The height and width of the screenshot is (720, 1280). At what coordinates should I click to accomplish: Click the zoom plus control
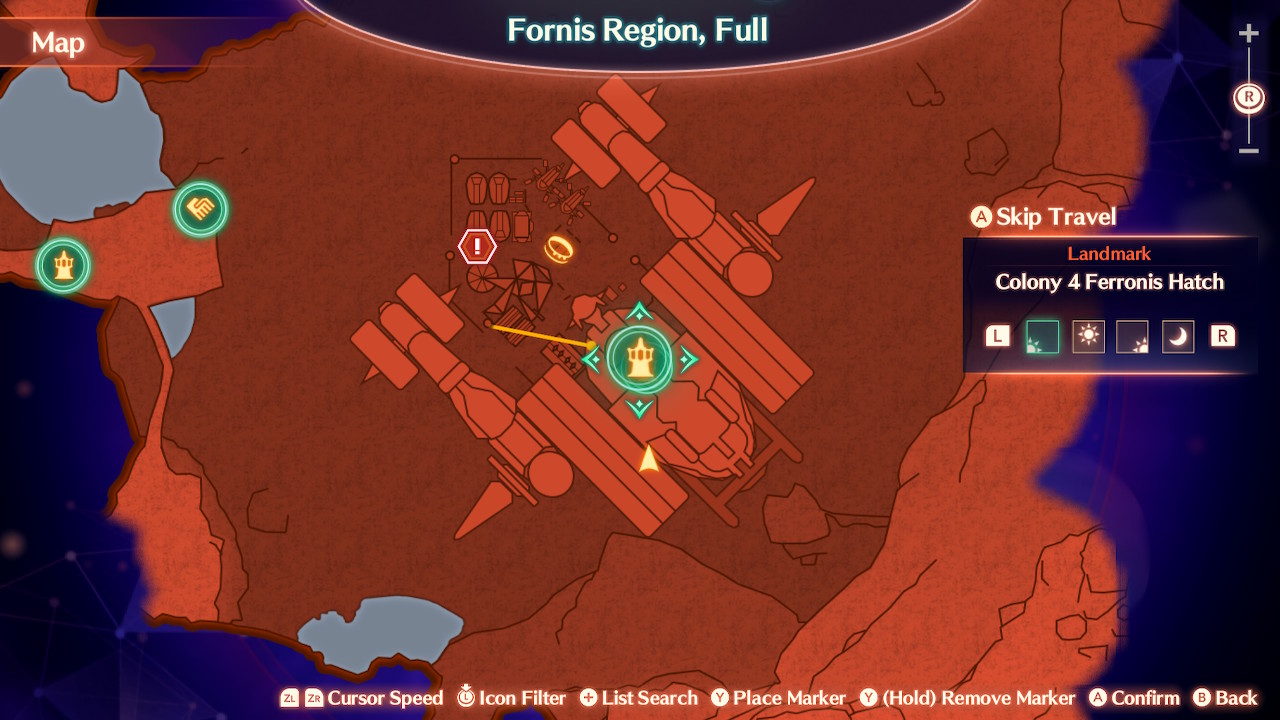coord(1248,32)
